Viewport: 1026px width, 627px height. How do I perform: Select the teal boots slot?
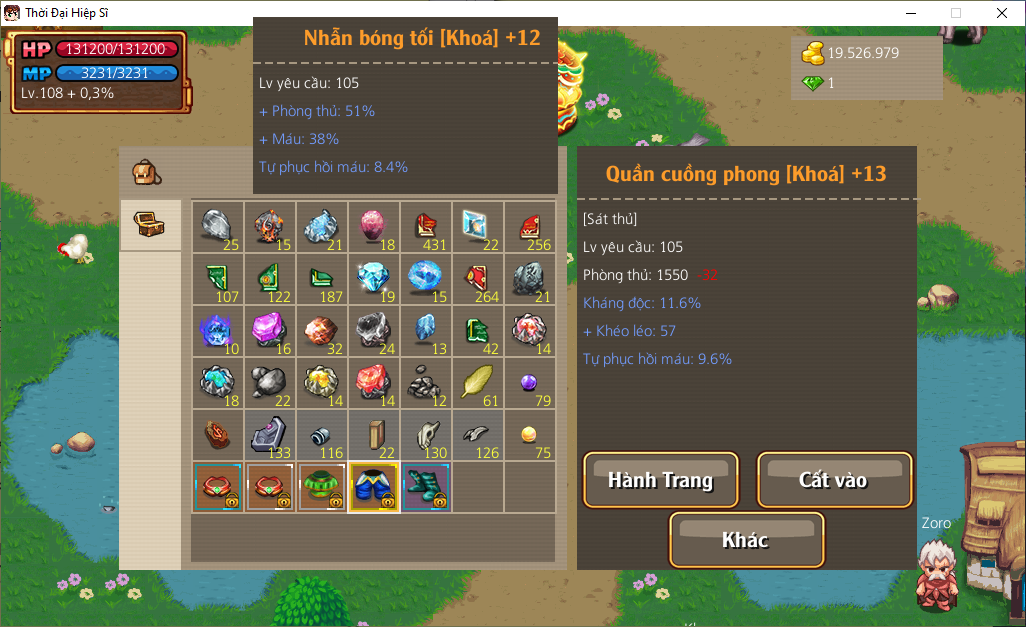[426, 487]
